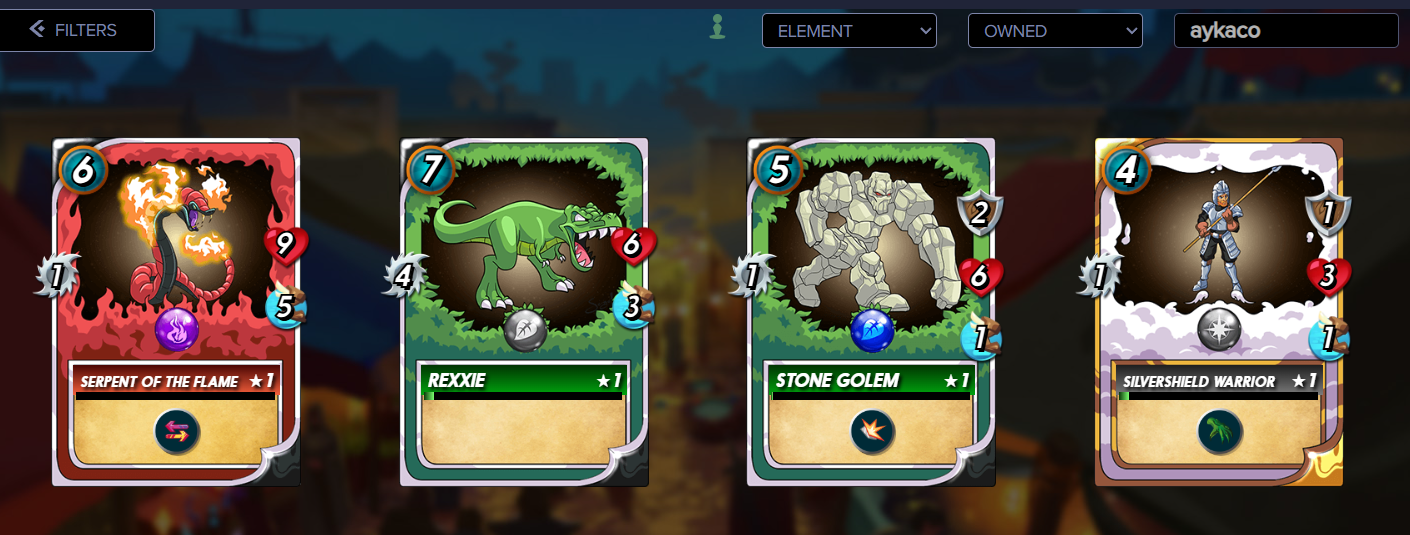Open the Filters panel
This screenshot has height=535, width=1410.
pyautogui.click(x=76, y=30)
